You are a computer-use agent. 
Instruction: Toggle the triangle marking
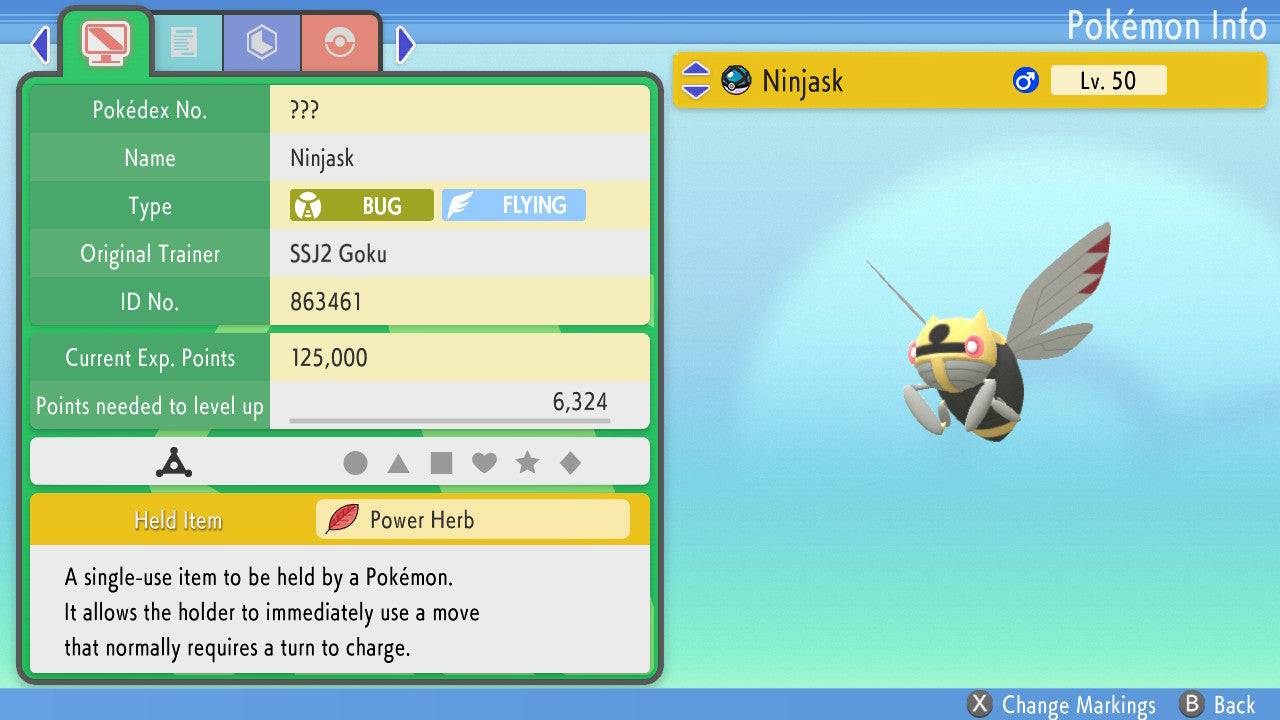pyautogui.click(x=398, y=463)
